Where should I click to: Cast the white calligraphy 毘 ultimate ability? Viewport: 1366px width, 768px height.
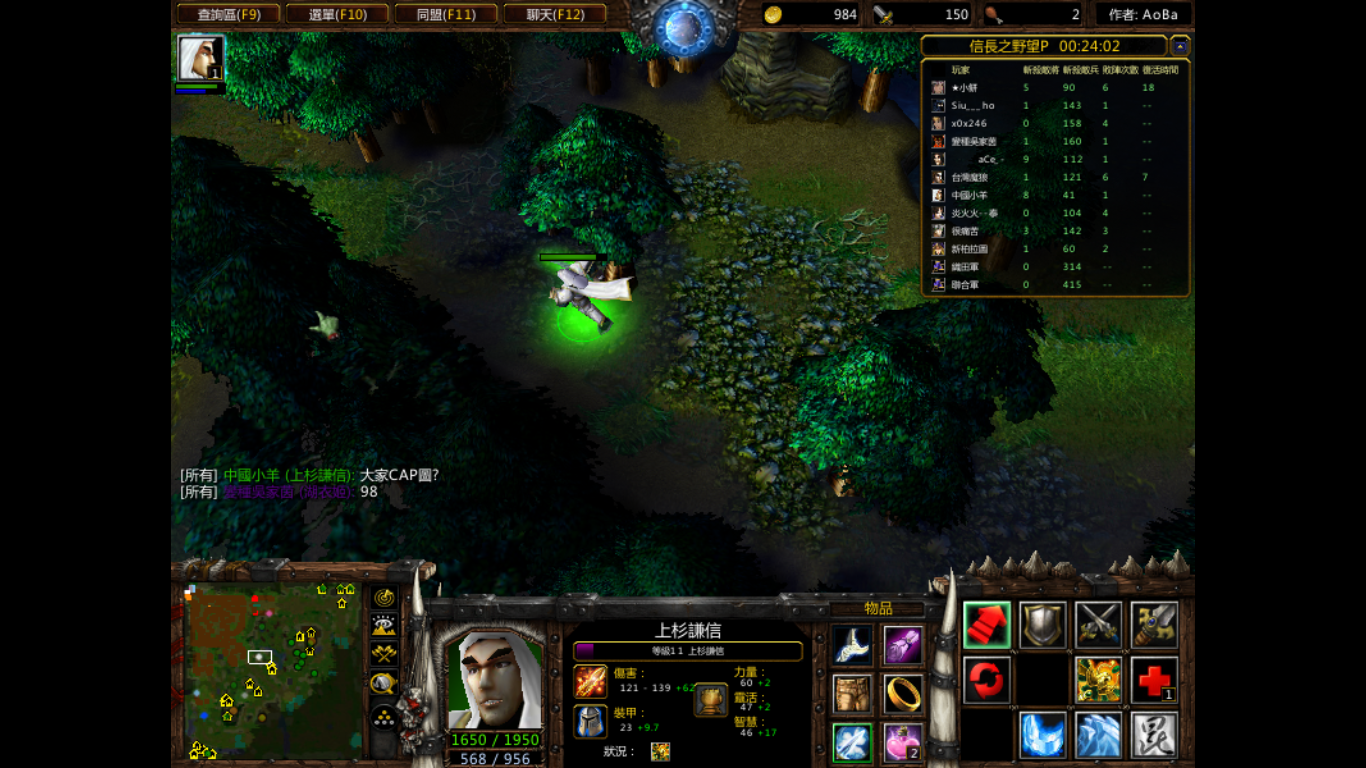pyautogui.click(x=1154, y=736)
